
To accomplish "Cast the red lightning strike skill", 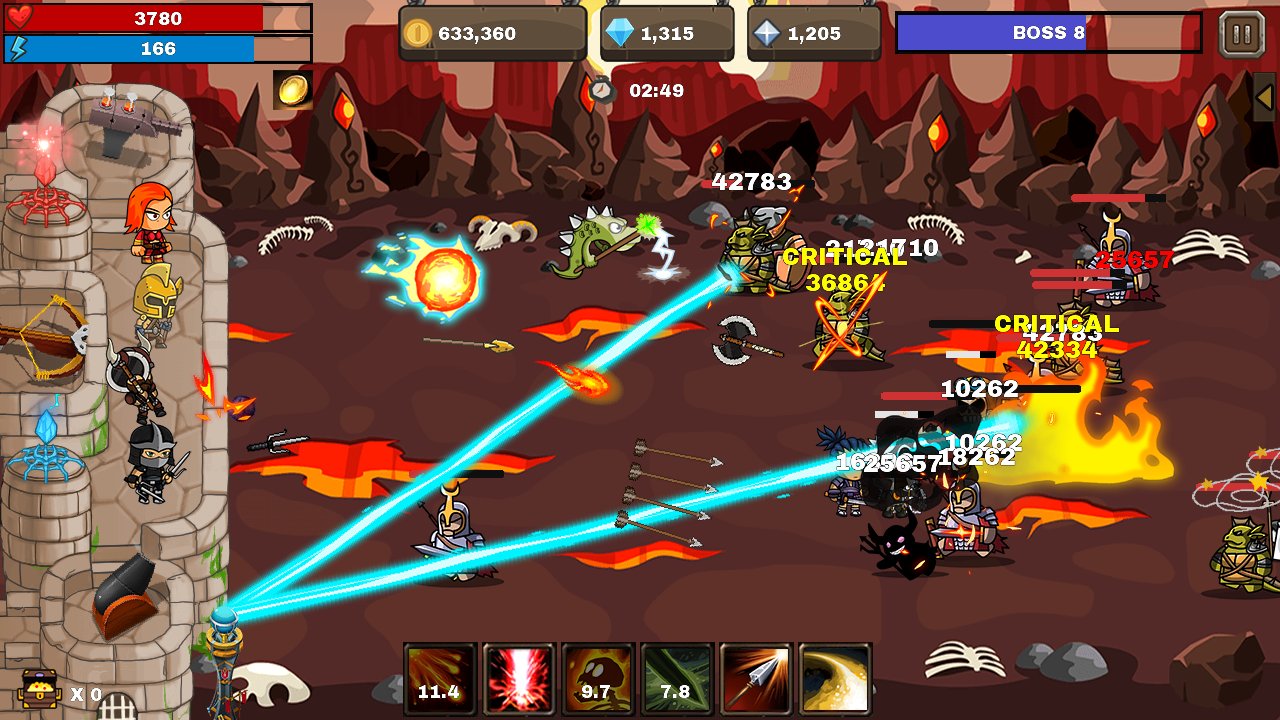I will click(519, 679).
